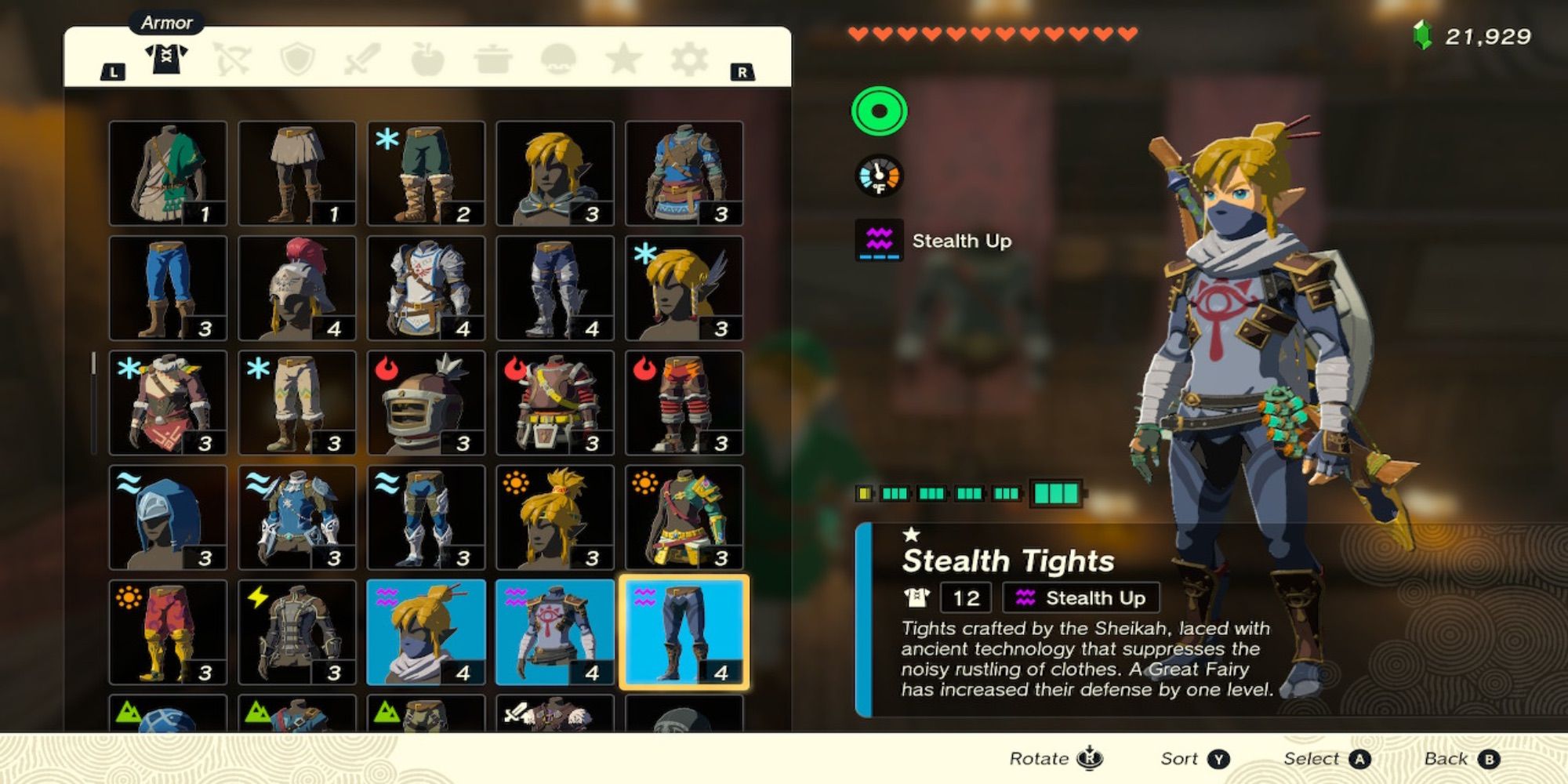Image resolution: width=1568 pixels, height=784 pixels.
Task: Open the Food pot icon
Action: [492, 59]
